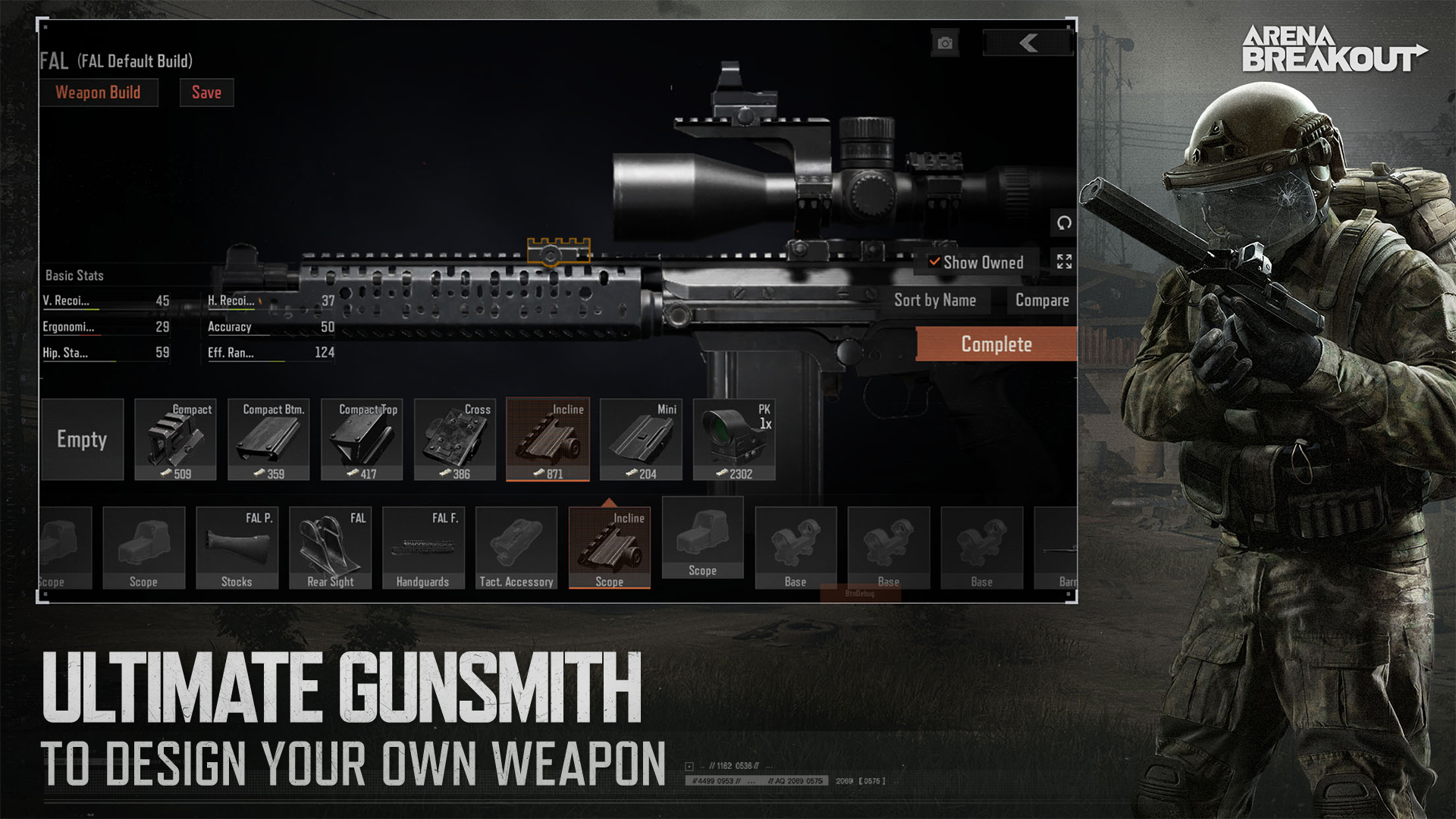This screenshot has width=1456, height=819.
Task: Reset the weapon view rotation
Action: click(1064, 223)
